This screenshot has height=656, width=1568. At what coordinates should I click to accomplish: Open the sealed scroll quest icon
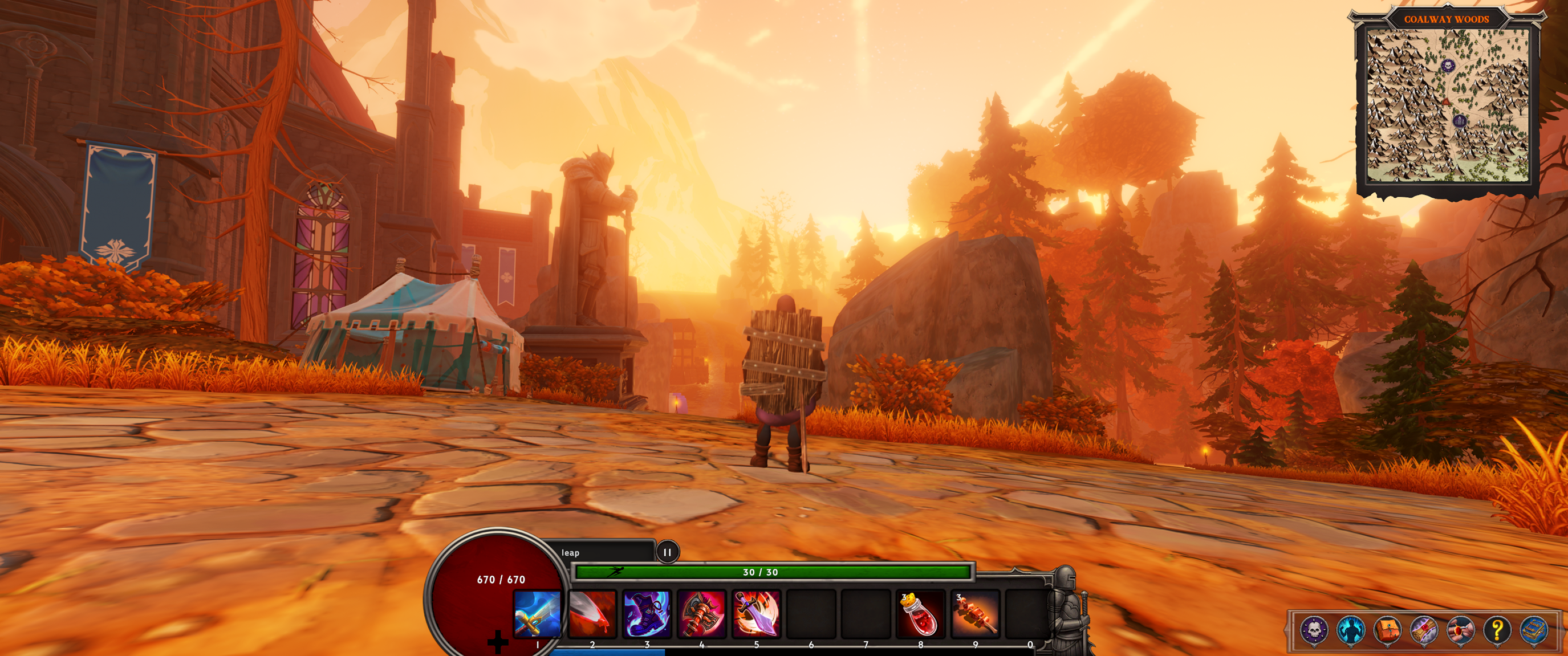pyautogui.click(x=1424, y=629)
